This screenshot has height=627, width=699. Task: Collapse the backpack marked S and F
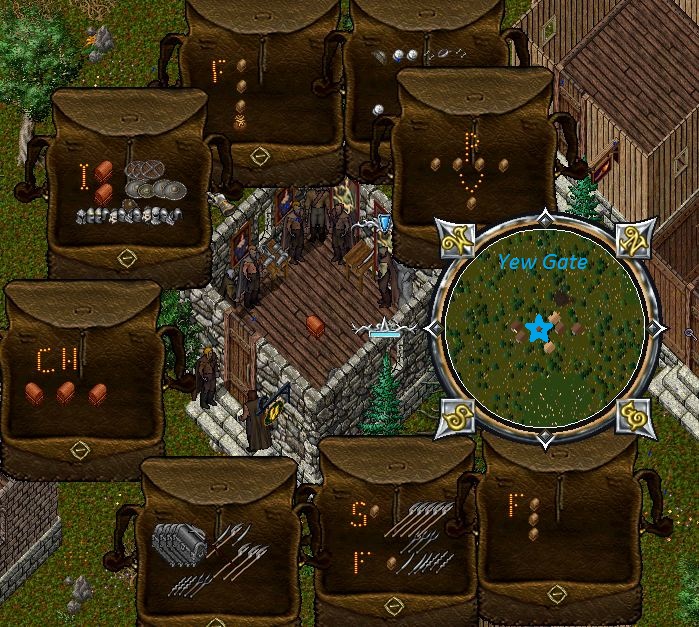[x=393, y=604]
